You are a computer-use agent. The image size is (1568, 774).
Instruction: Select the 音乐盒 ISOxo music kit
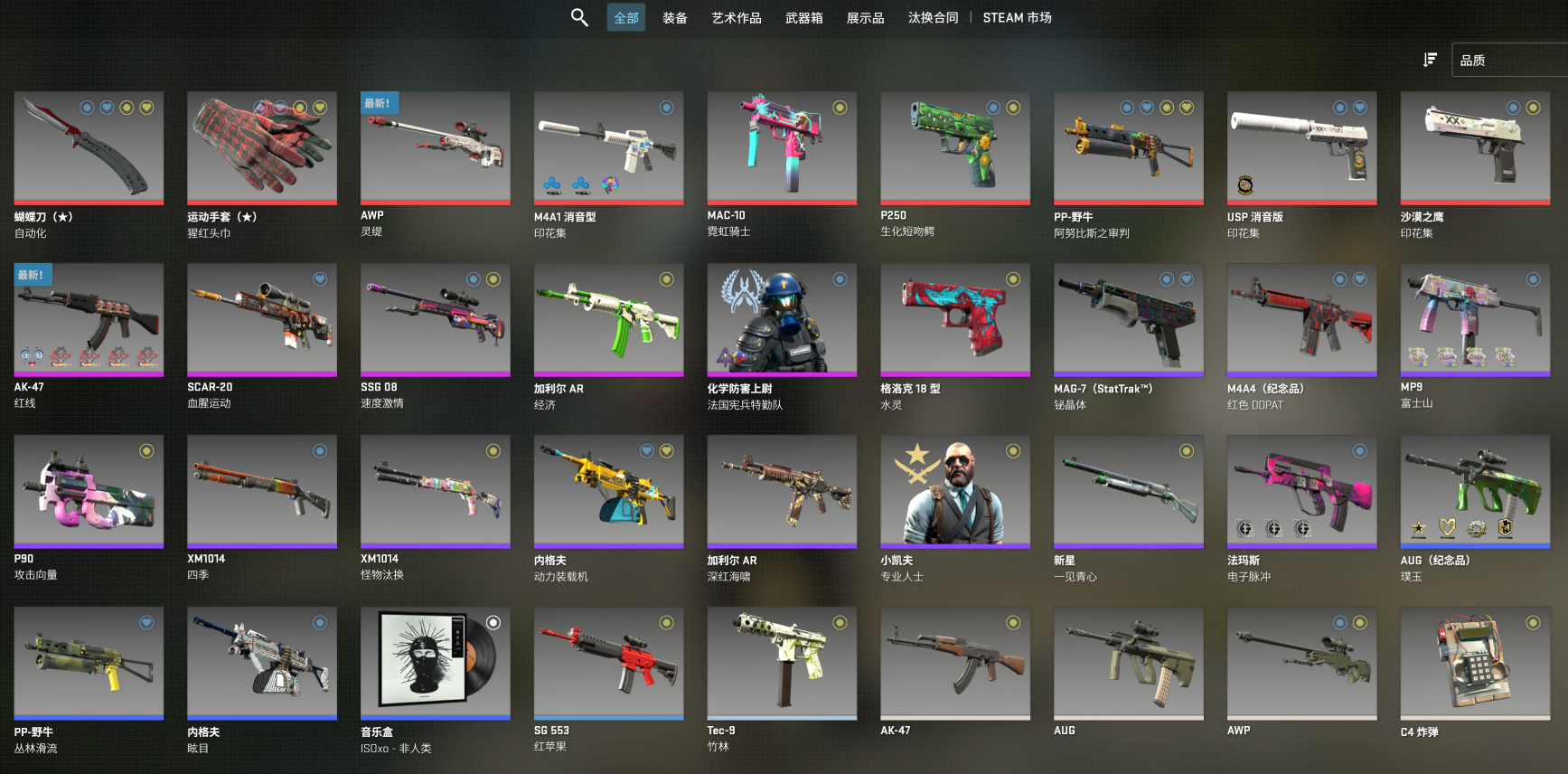coord(436,663)
